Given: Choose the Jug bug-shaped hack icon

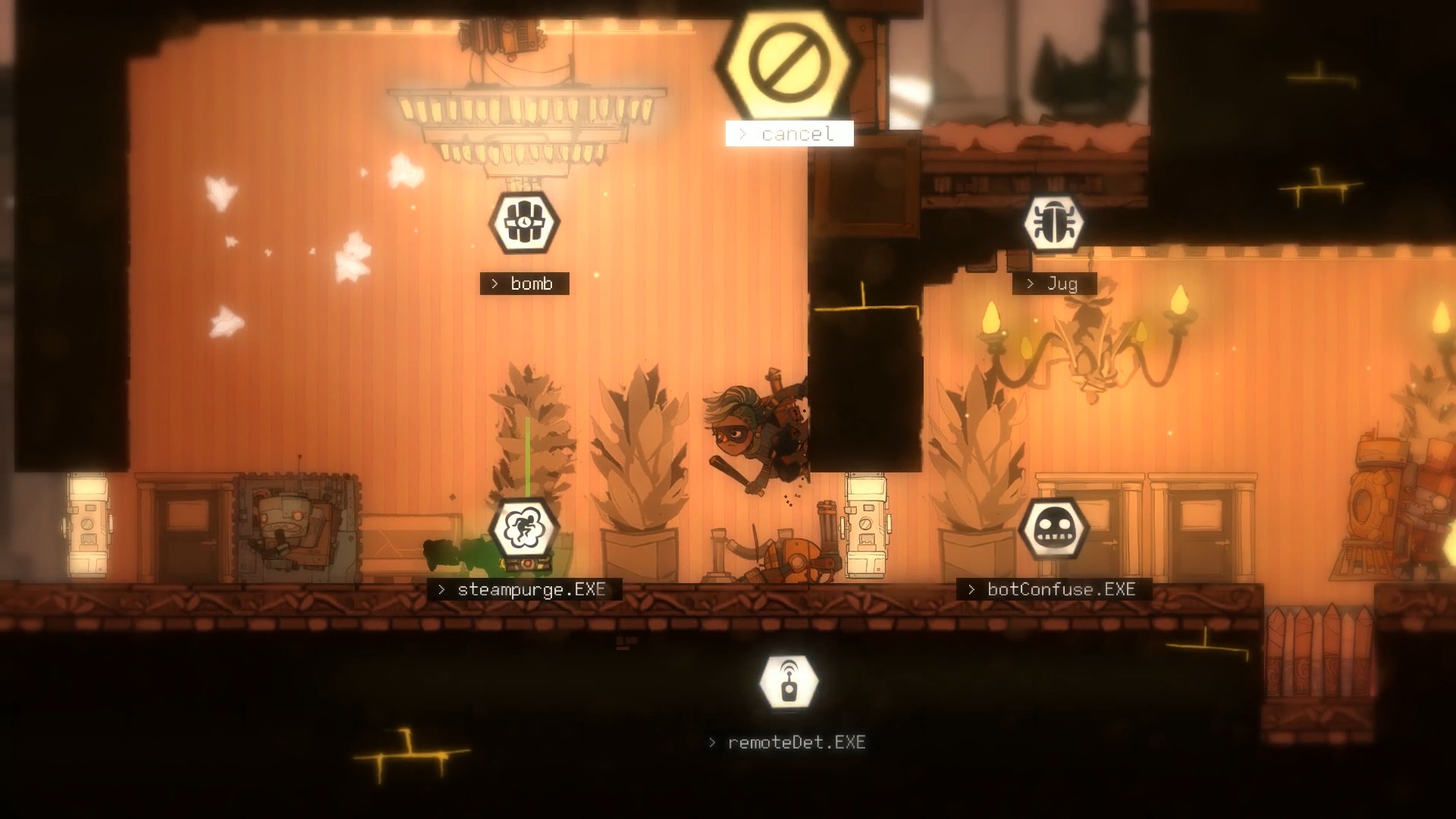Looking at the screenshot, I should click(1056, 222).
